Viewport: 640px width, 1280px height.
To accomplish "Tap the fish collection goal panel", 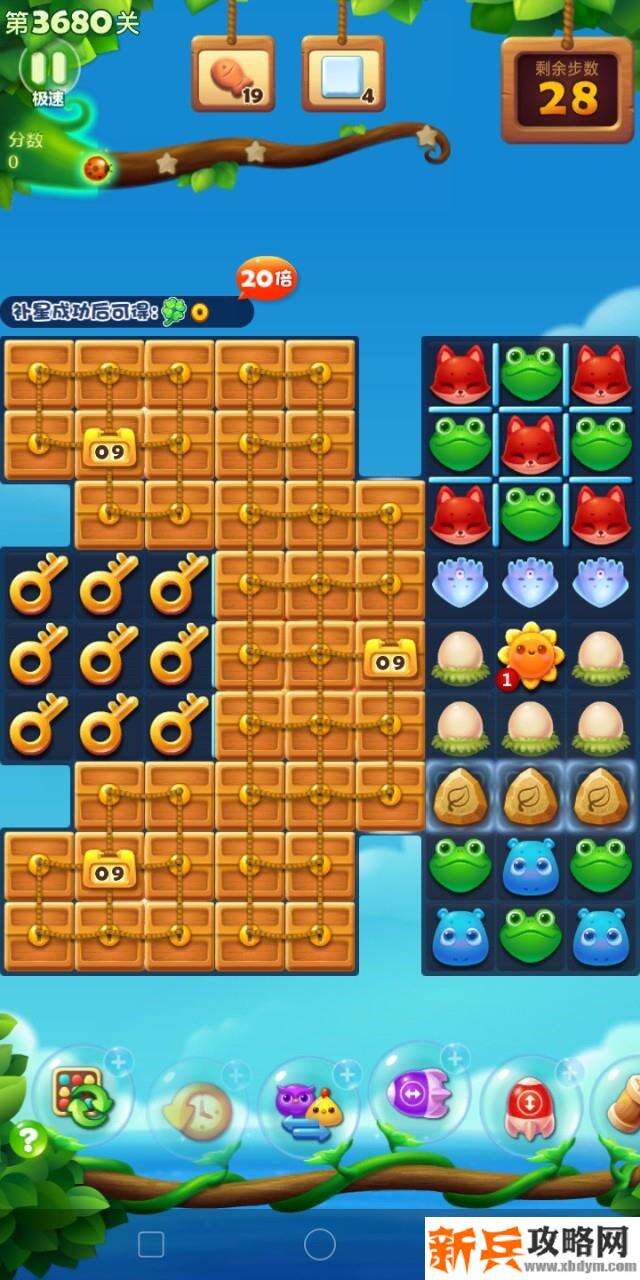I will (233, 75).
